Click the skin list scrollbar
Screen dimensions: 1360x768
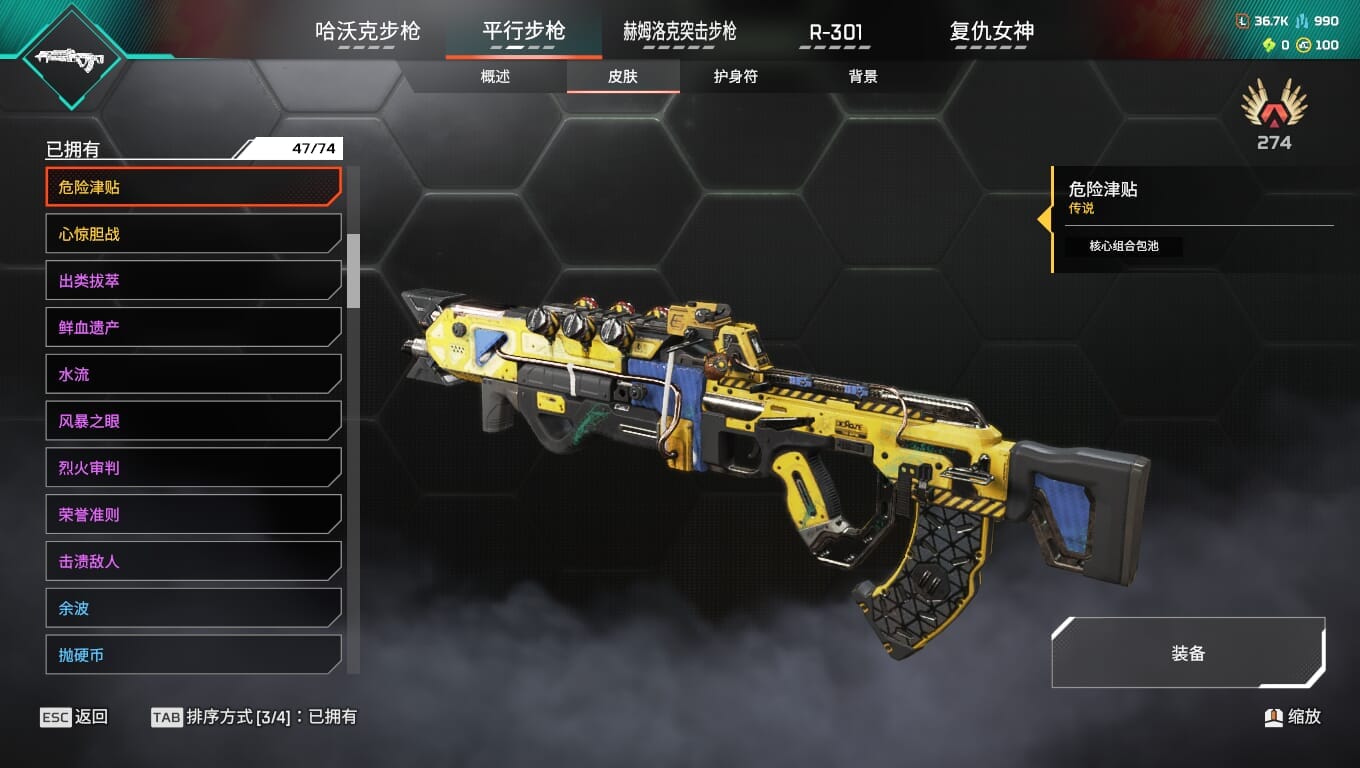353,271
